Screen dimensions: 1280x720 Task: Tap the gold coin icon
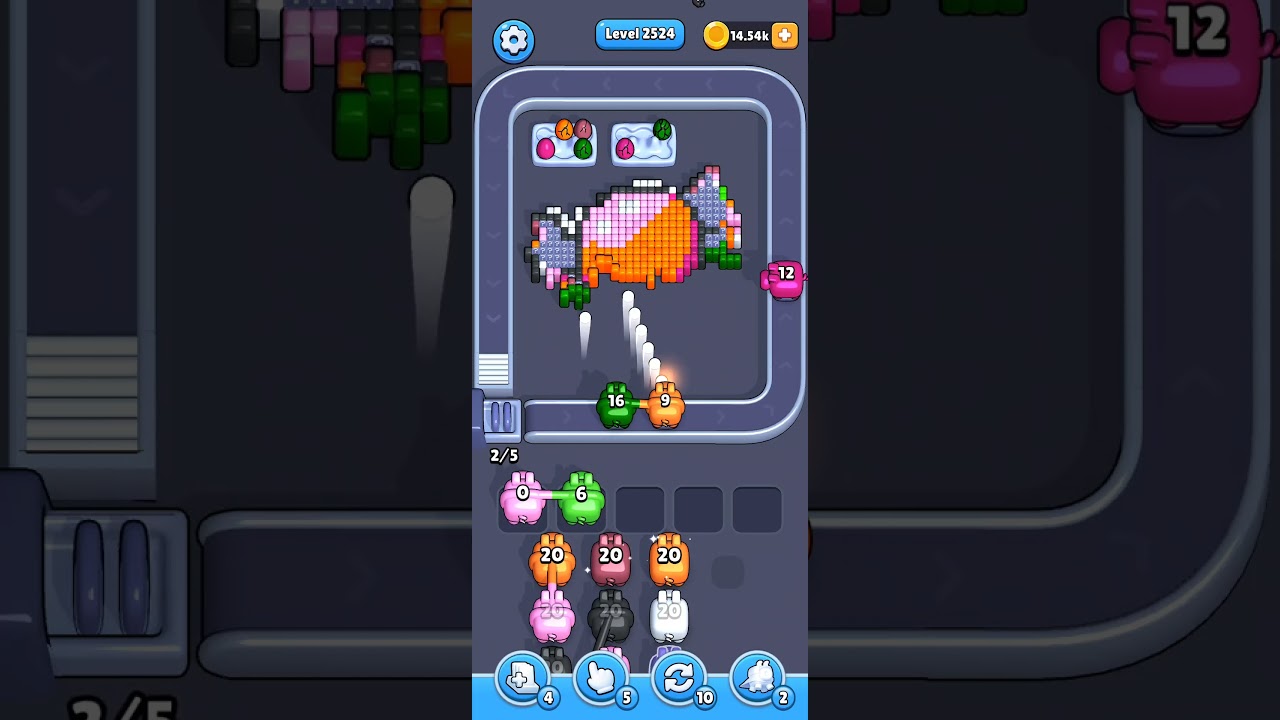point(715,34)
